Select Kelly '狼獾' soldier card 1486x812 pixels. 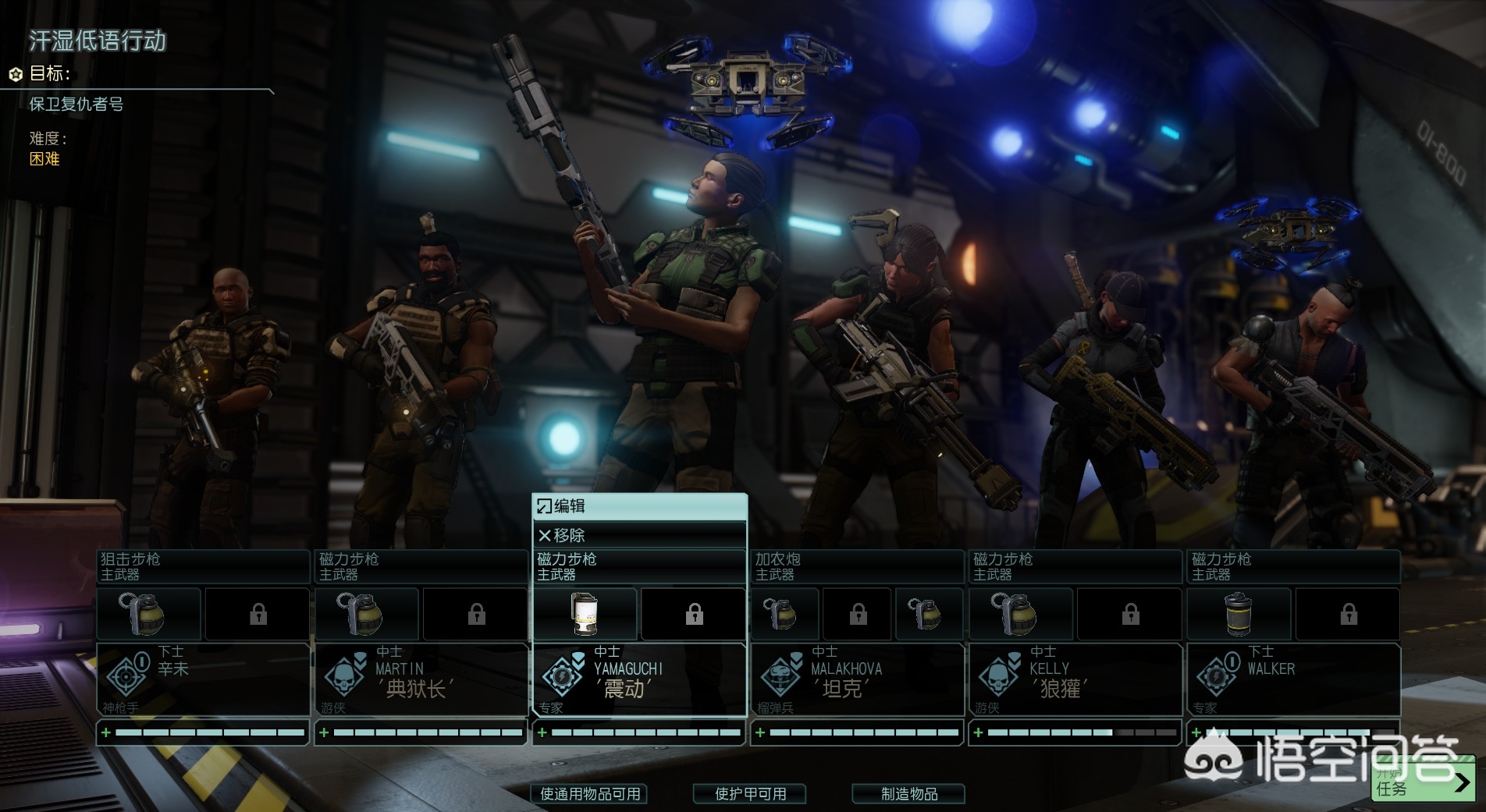point(1075,679)
